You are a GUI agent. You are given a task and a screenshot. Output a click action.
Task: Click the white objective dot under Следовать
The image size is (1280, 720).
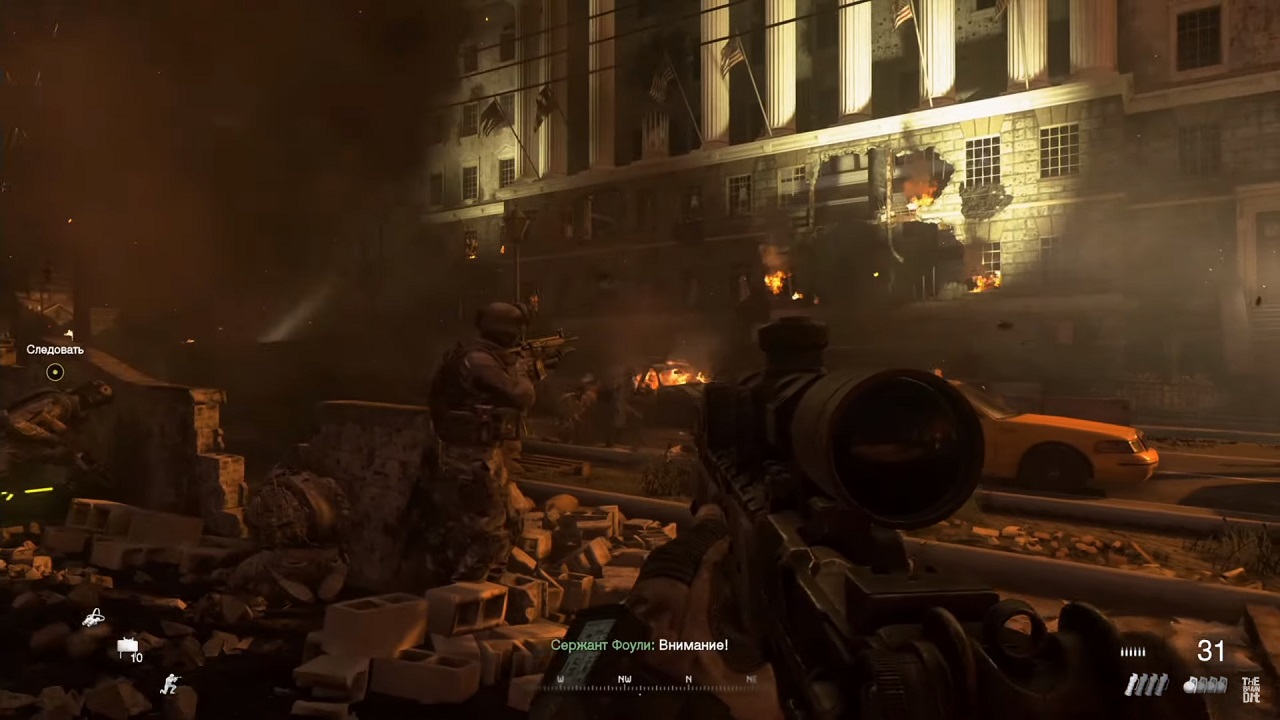55,371
